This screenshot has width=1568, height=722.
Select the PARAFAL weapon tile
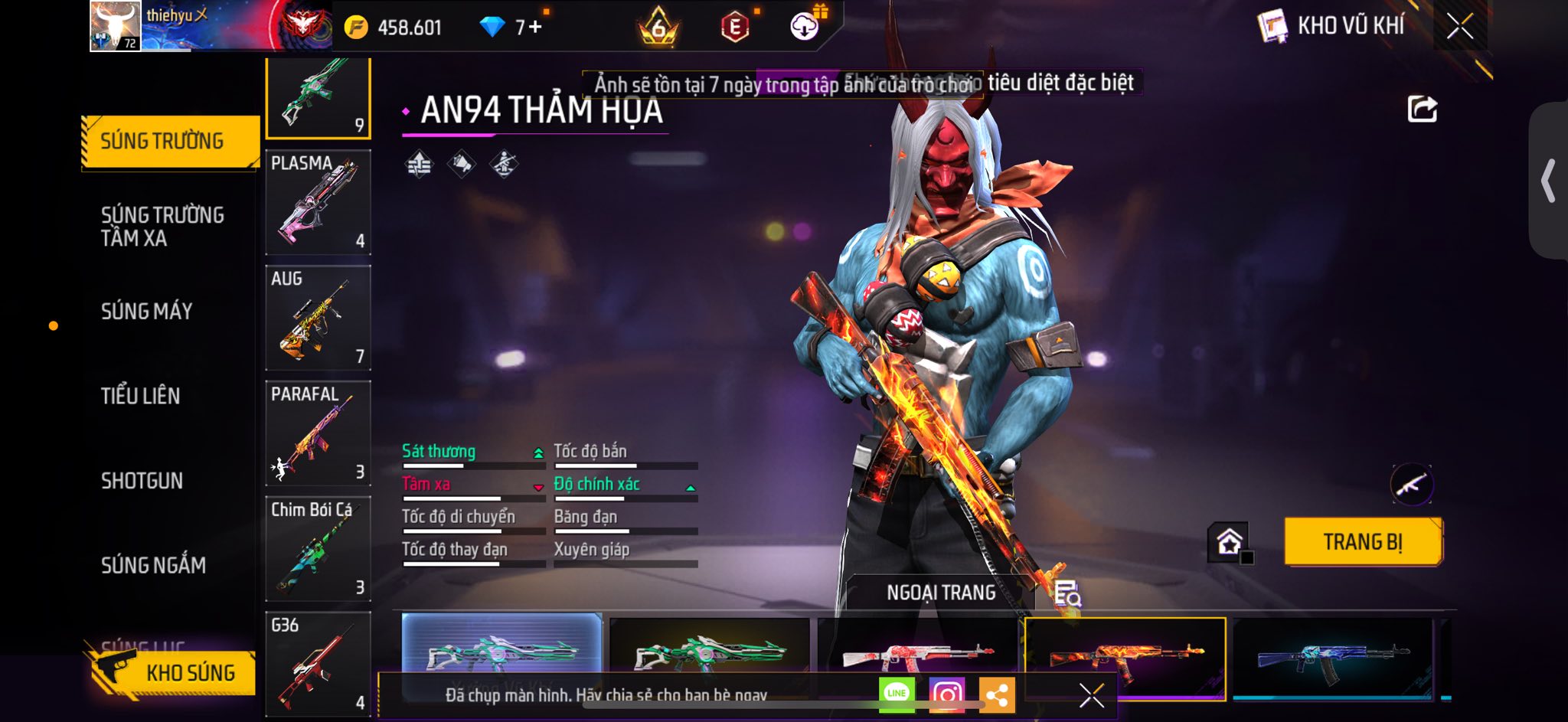pyautogui.click(x=318, y=433)
